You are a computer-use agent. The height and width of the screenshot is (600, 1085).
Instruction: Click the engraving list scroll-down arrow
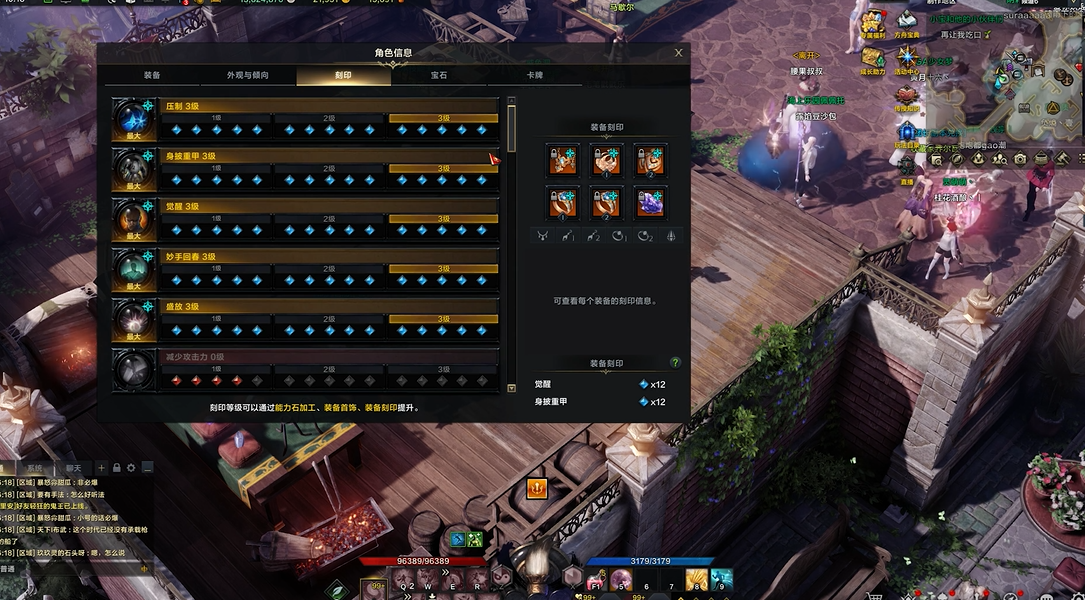click(x=512, y=388)
